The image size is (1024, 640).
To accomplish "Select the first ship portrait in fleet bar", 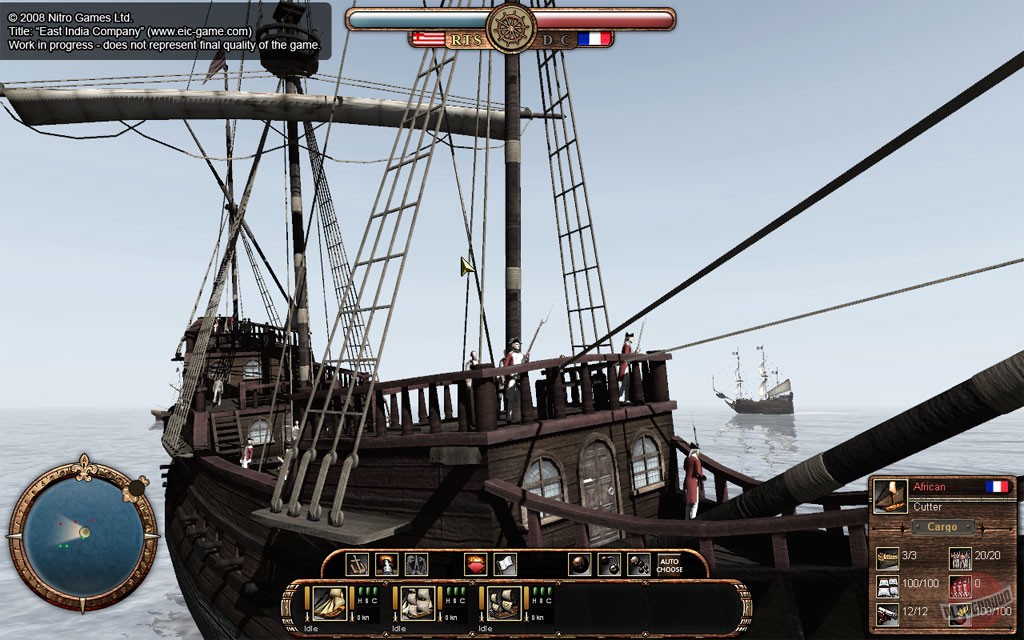I will pos(331,603).
